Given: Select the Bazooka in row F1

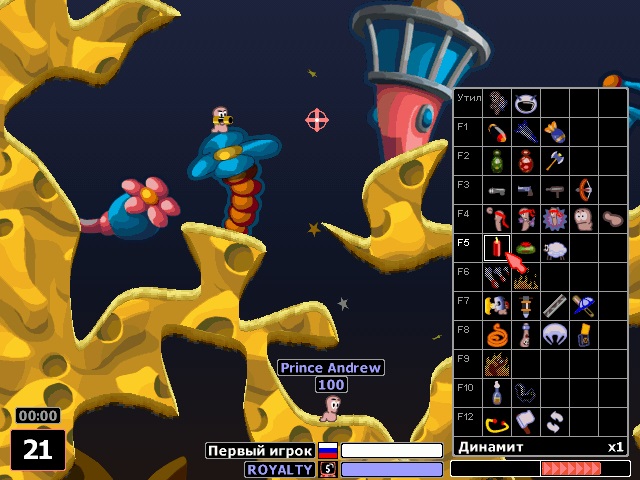Looking at the screenshot, I should [x=497, y=131].
